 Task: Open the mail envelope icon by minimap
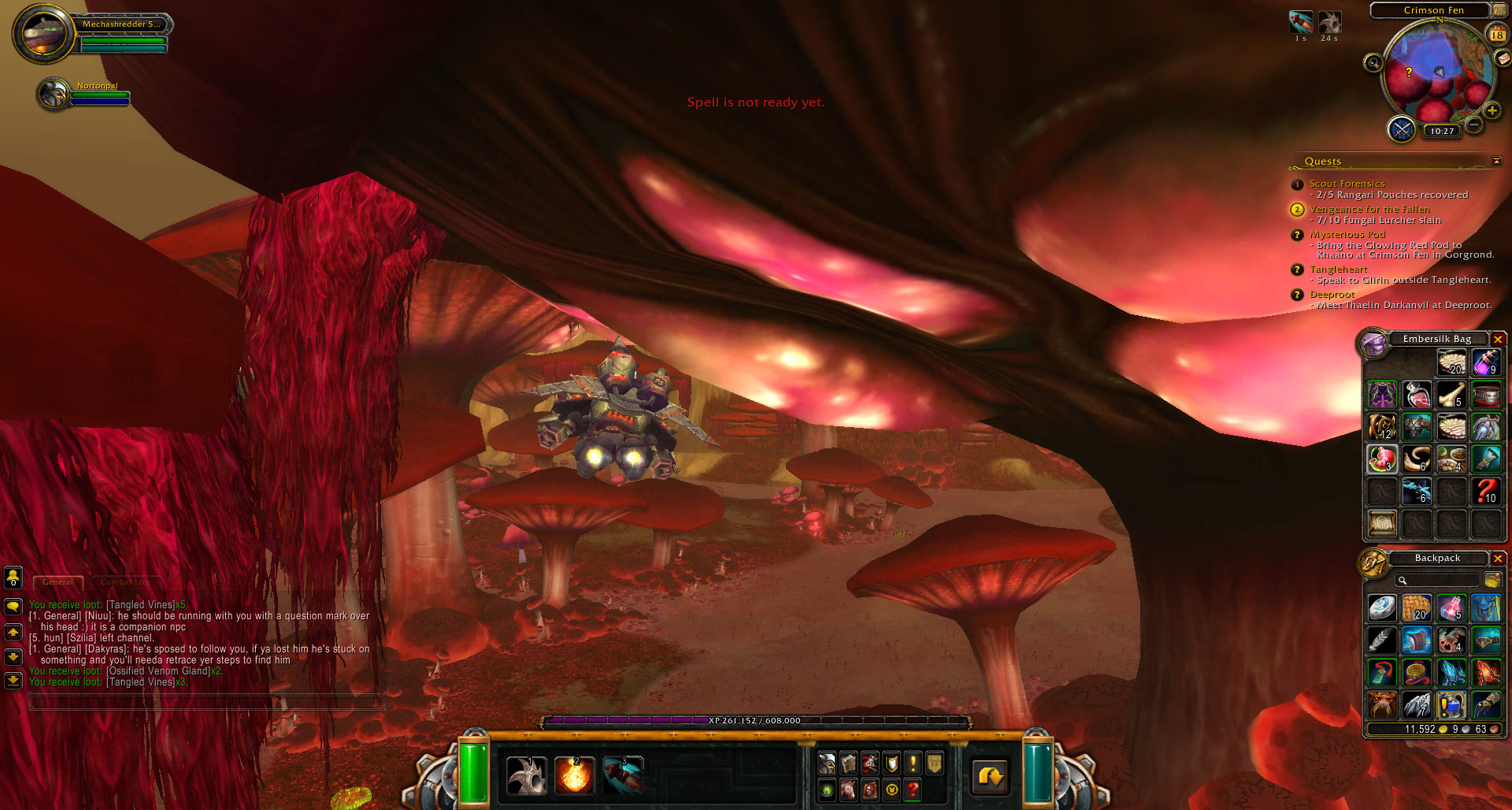pyautogui.click(x=1503, y=58)
